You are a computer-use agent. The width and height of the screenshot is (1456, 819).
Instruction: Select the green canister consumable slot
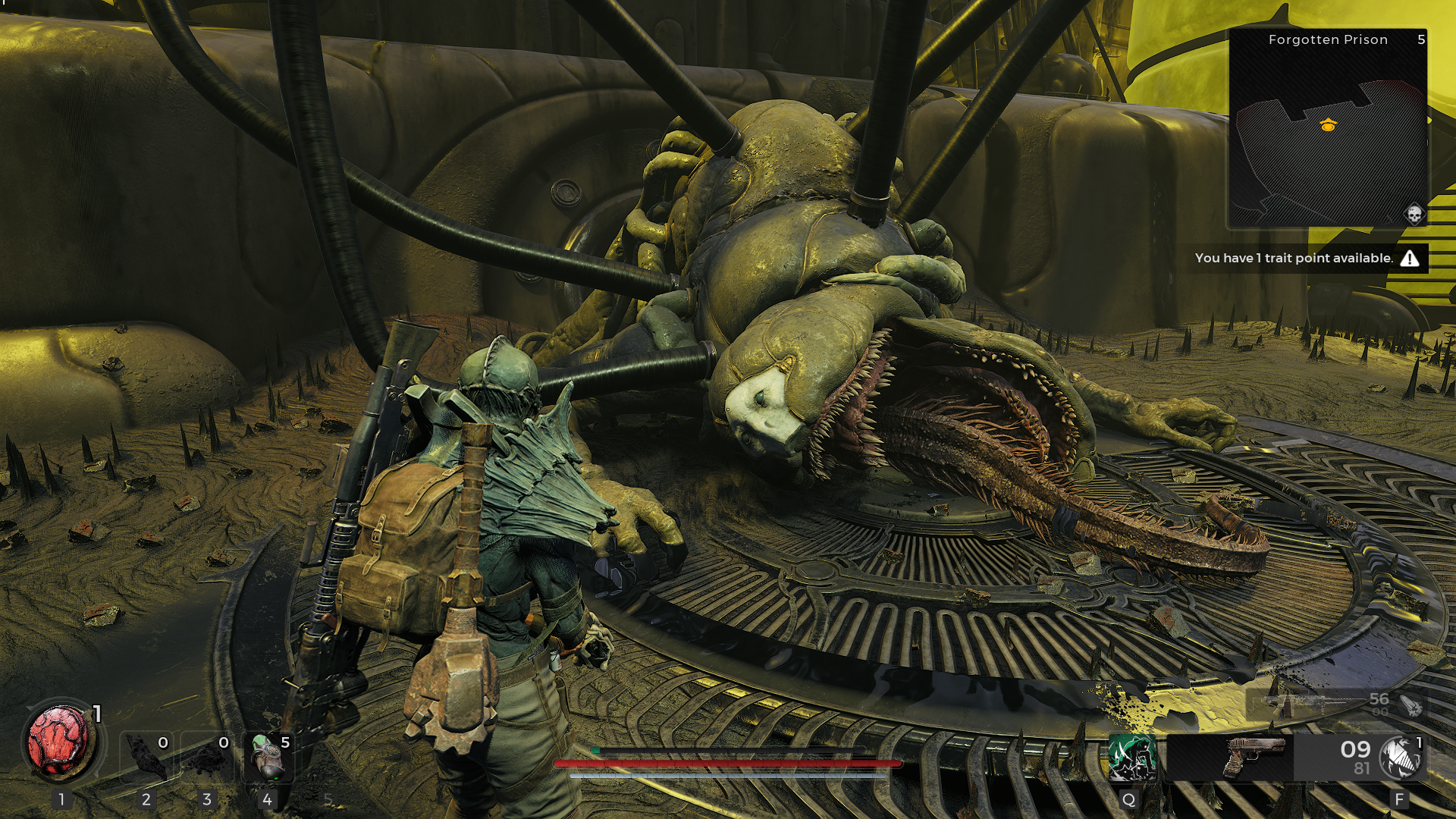[x=267, y=756]
